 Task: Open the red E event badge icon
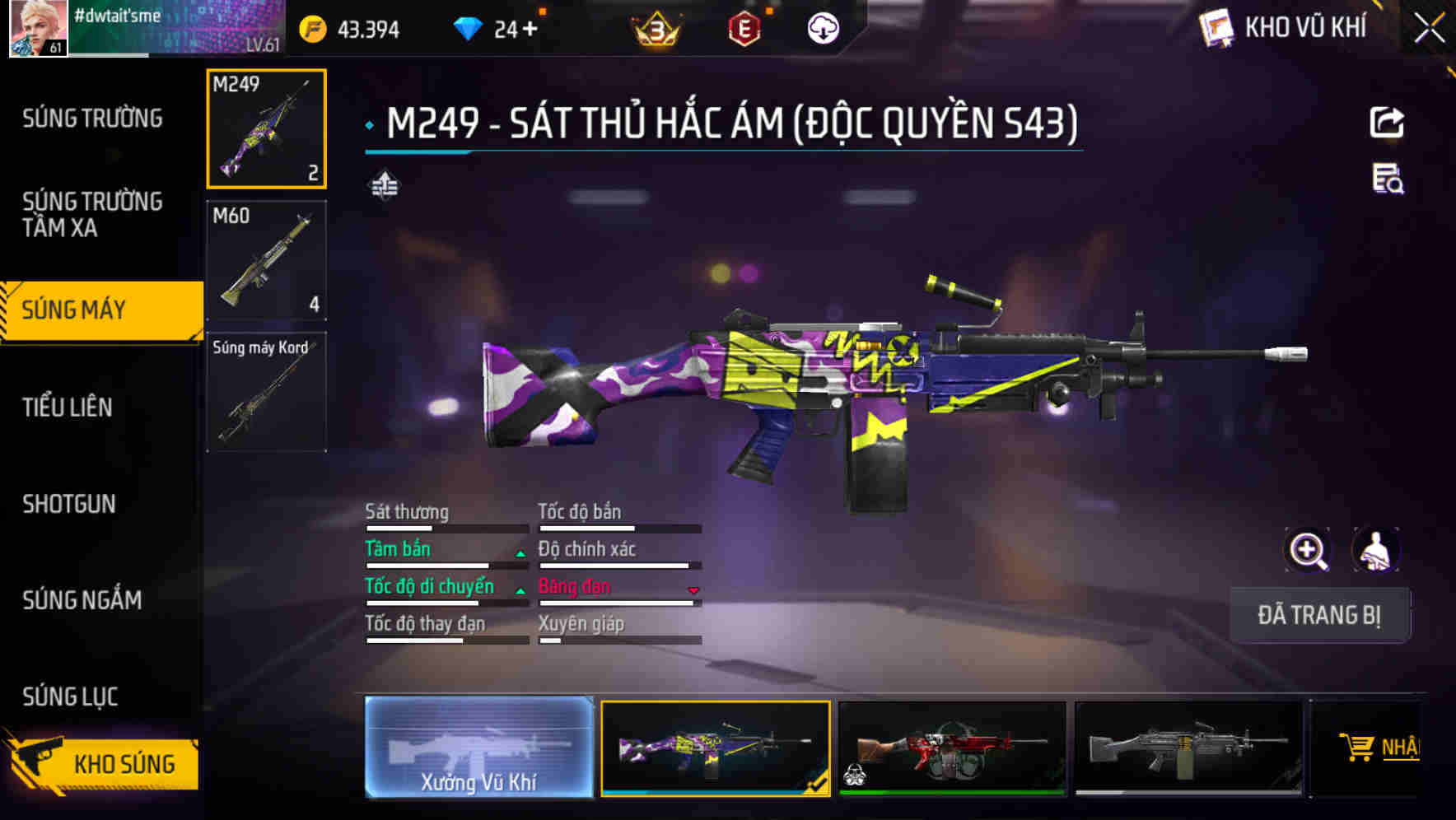[745, 28]
